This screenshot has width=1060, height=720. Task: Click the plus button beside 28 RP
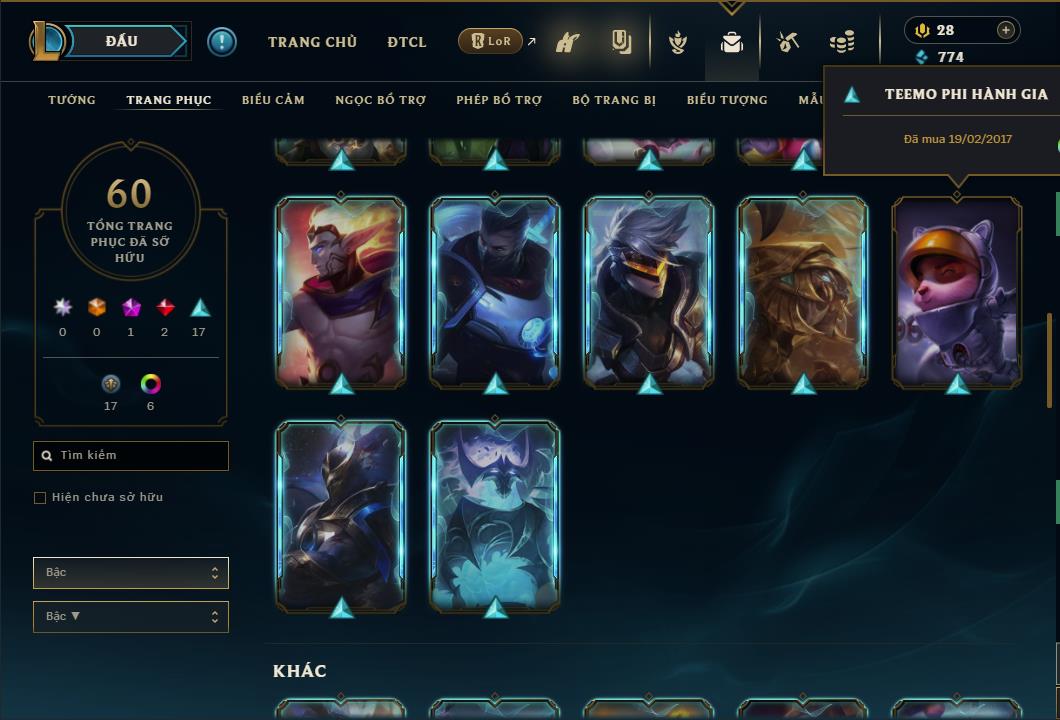(x=1005, y=30)
